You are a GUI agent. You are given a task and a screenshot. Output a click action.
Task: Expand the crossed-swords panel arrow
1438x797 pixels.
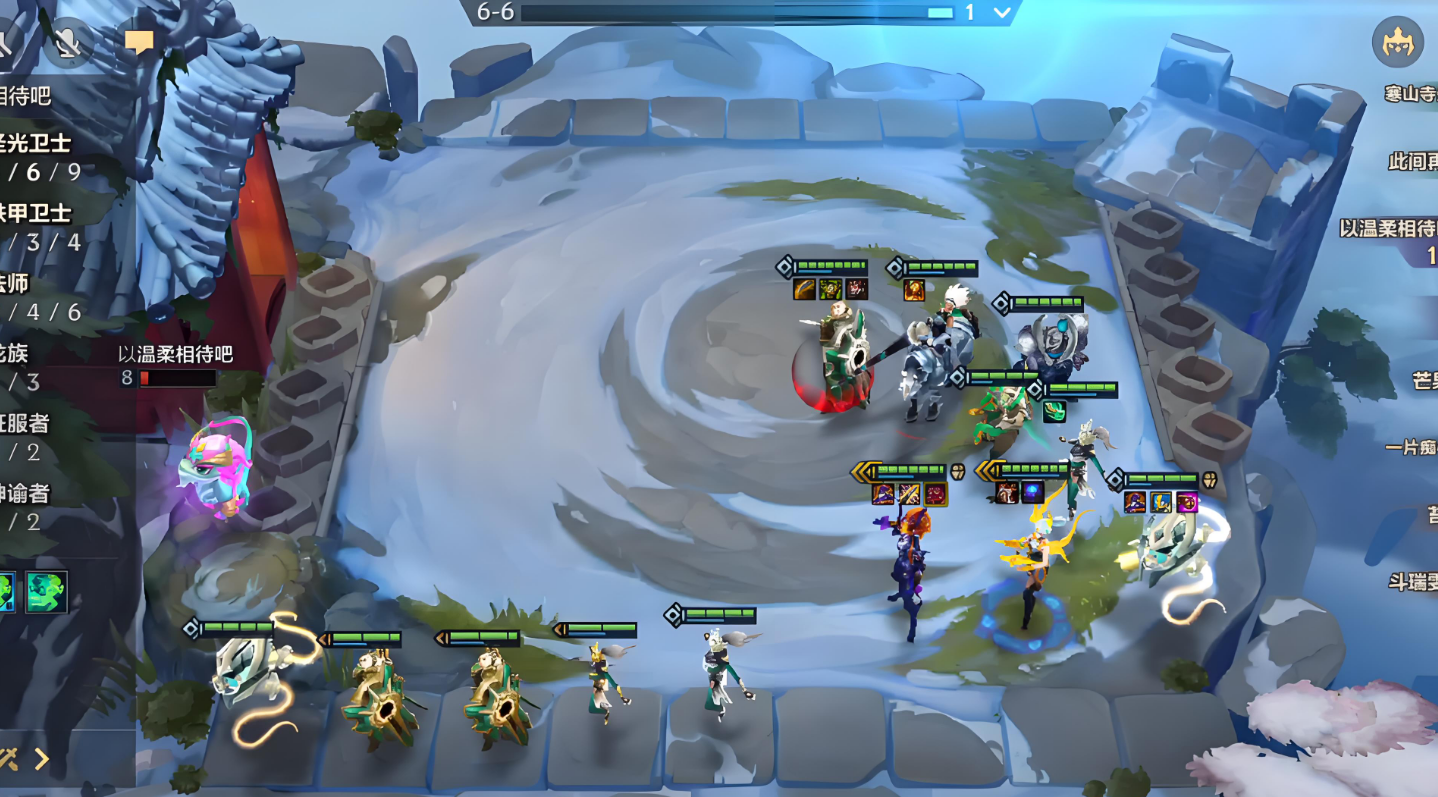(x=40, y=759)
